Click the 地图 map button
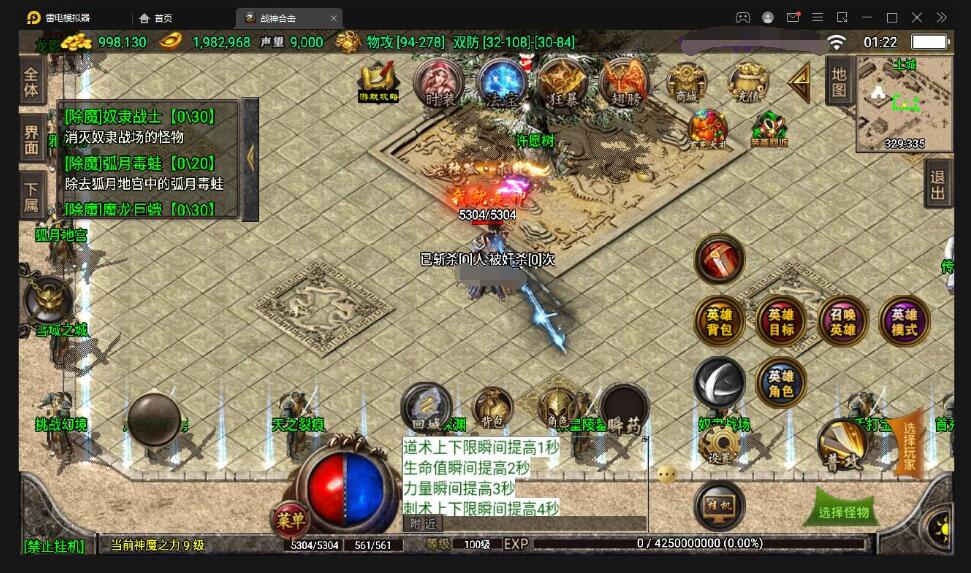 838,81
